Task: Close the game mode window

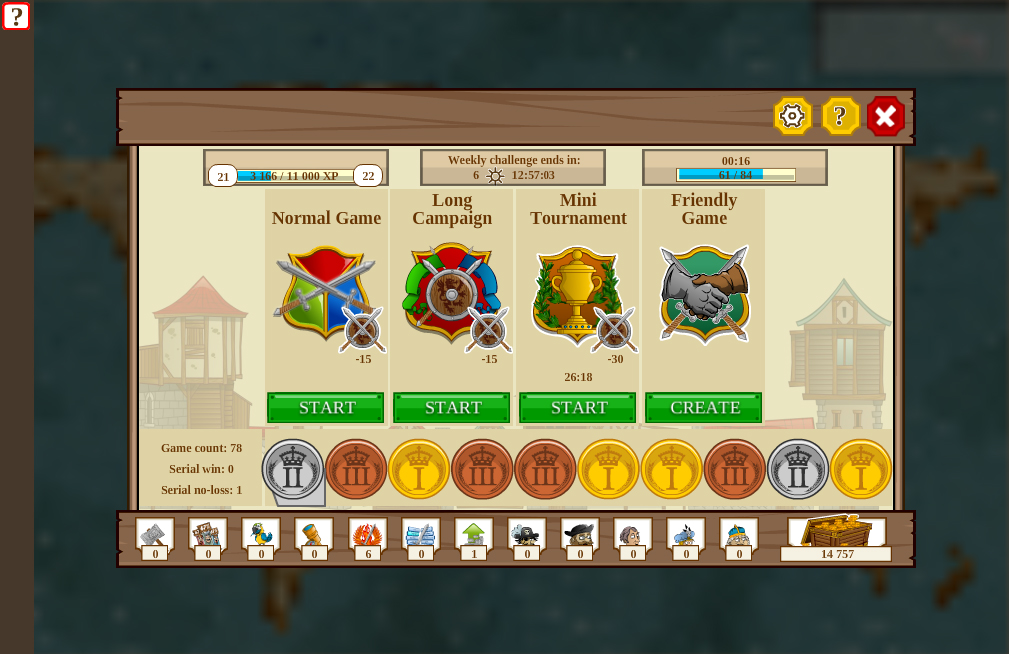Action: click(x=886, y=116)
